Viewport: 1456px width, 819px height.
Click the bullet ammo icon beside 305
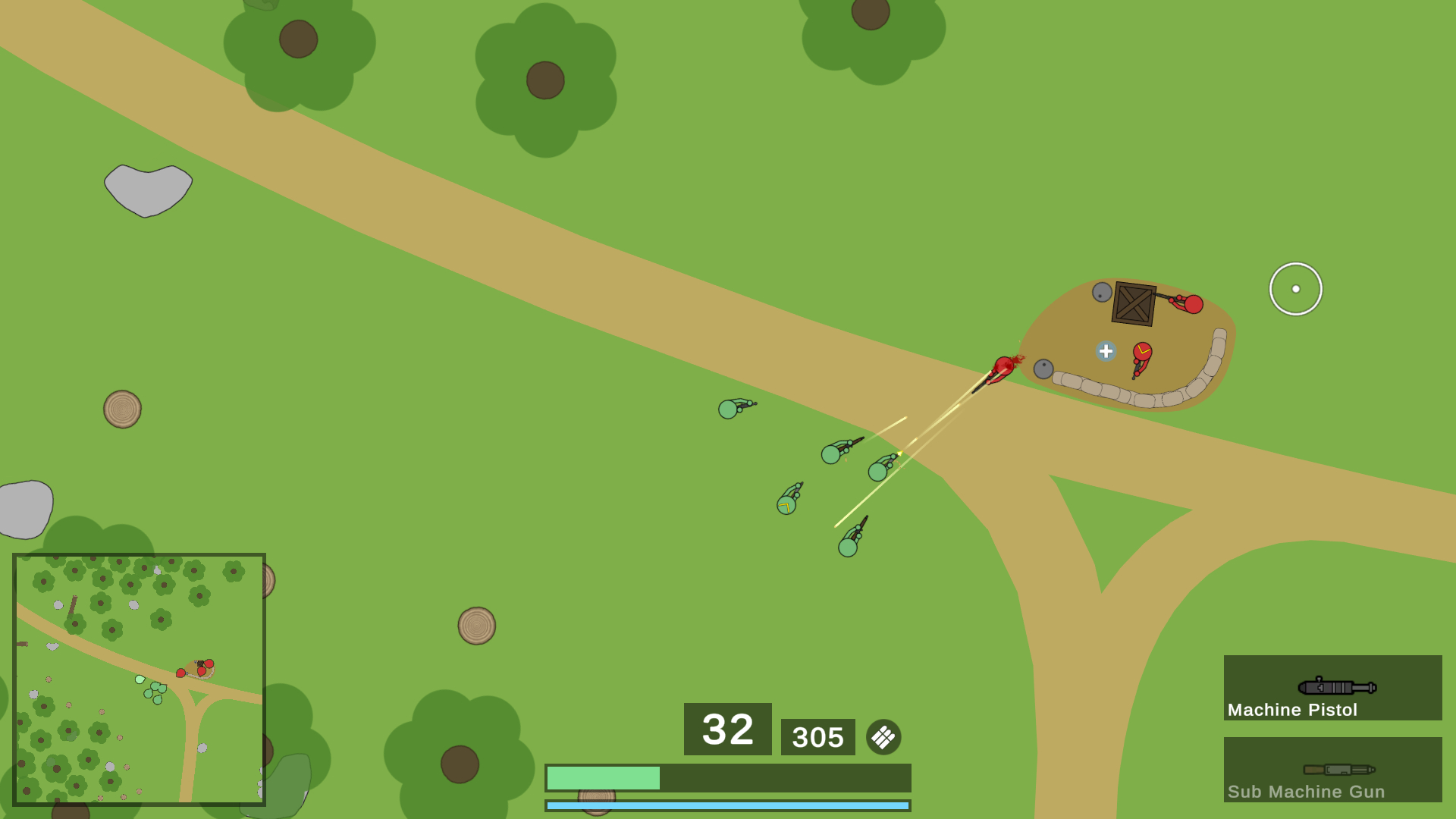(882, 736)
